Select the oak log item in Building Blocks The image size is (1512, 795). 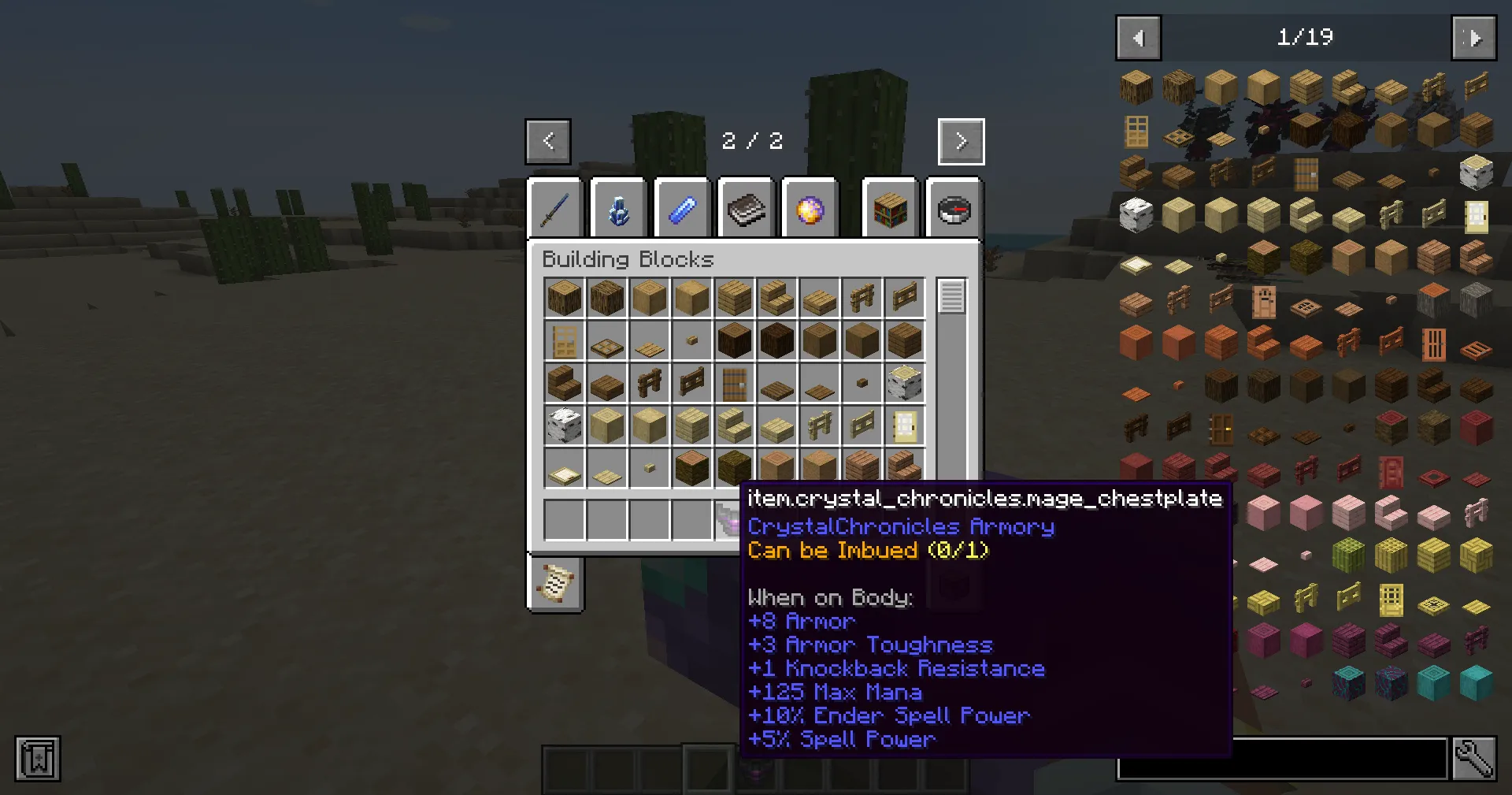(x=564, y=297)
